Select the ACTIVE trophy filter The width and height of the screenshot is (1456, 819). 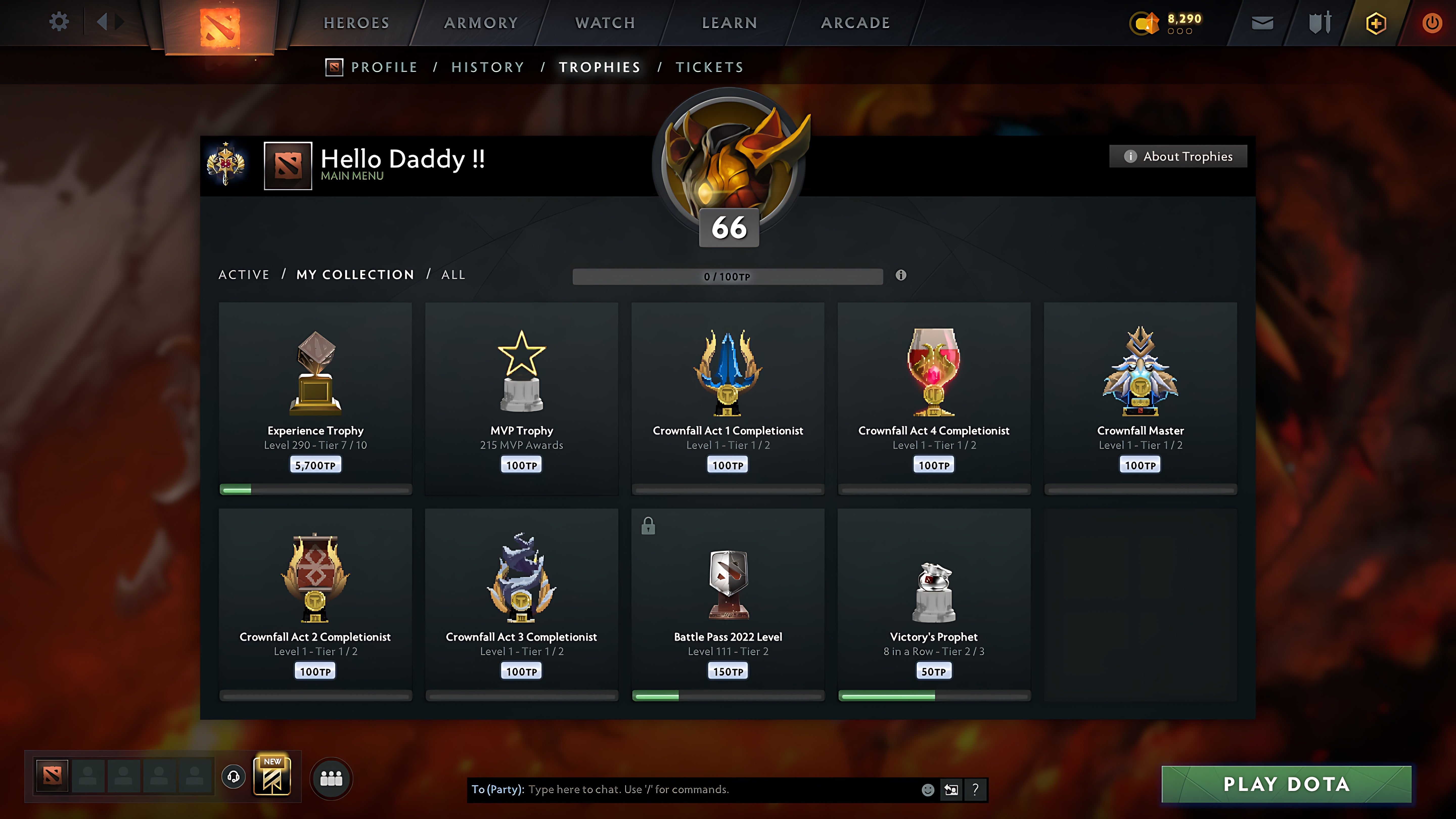[x=244, y=275]
